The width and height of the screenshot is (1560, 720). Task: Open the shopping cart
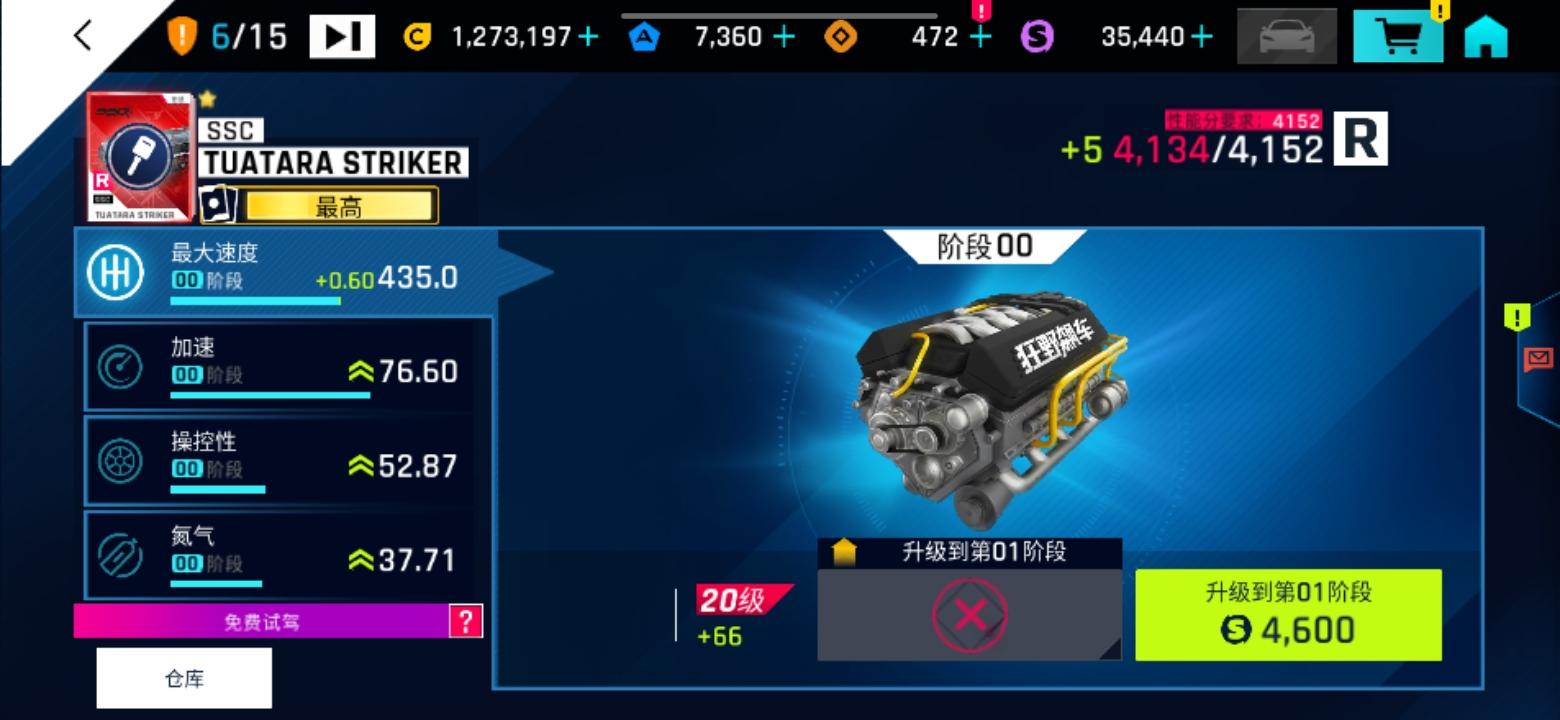click(1397, 33)
